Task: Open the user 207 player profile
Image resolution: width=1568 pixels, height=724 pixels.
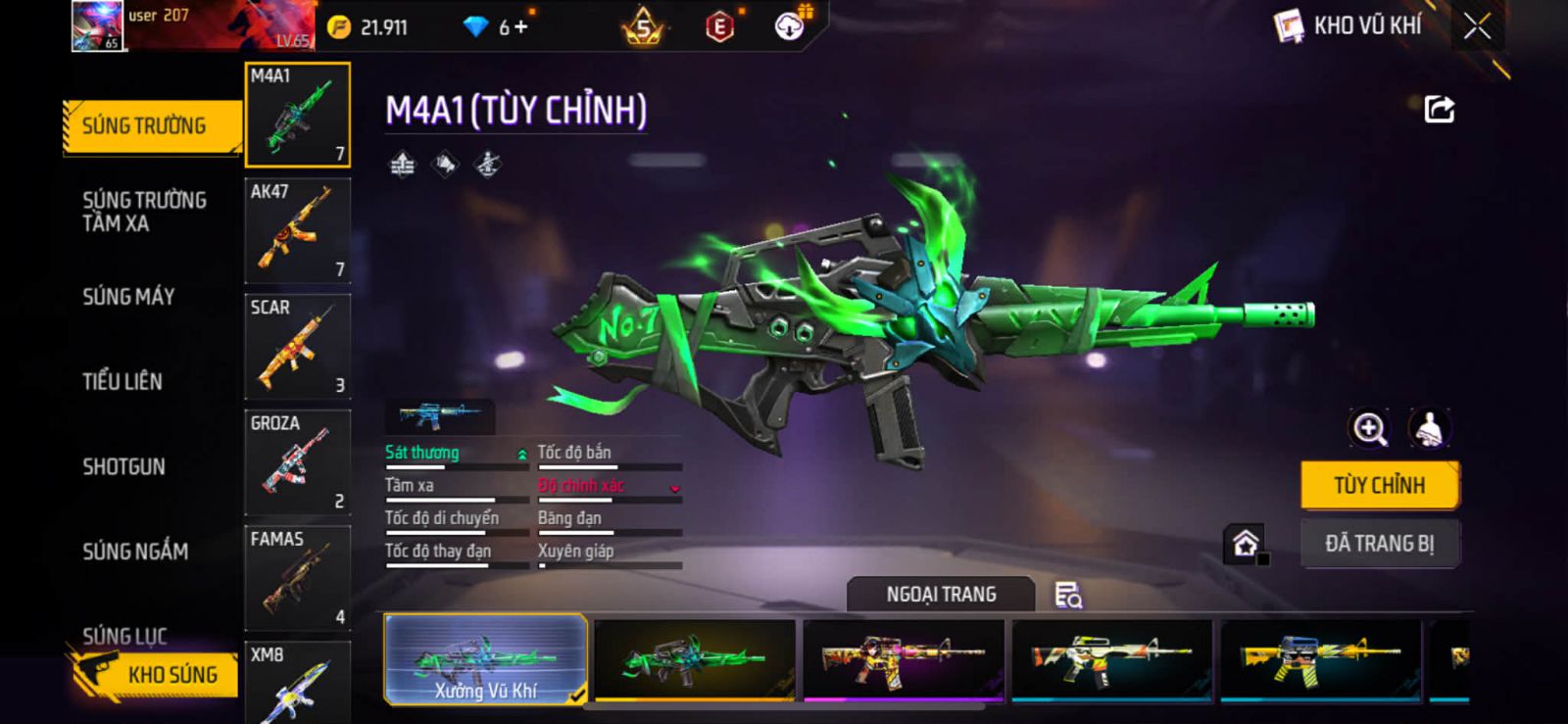Action: tap(98, 25)
